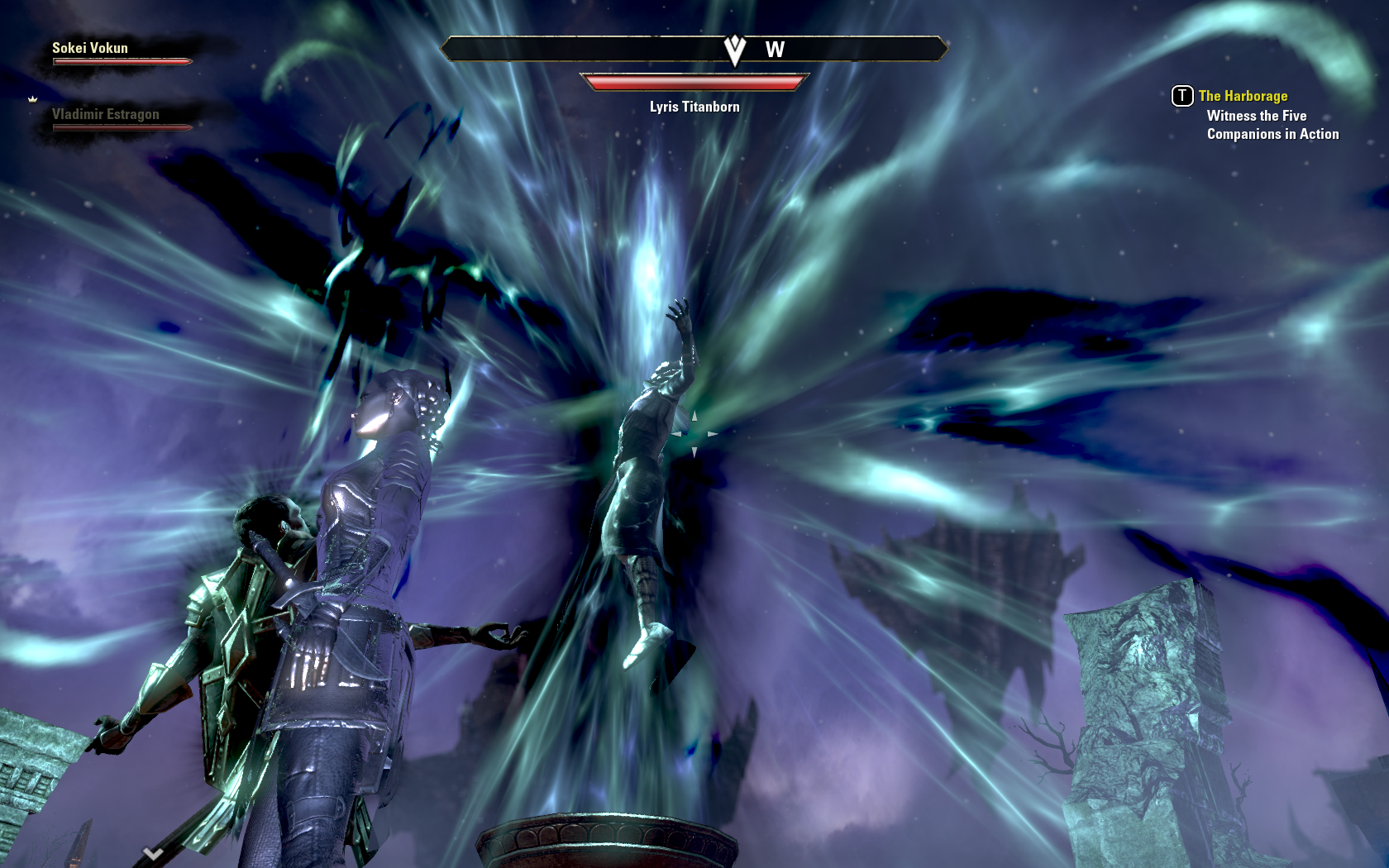Click the quest marker on the compass
The width and height of the screenshot is (1389, 868).
tap(734, 50)
